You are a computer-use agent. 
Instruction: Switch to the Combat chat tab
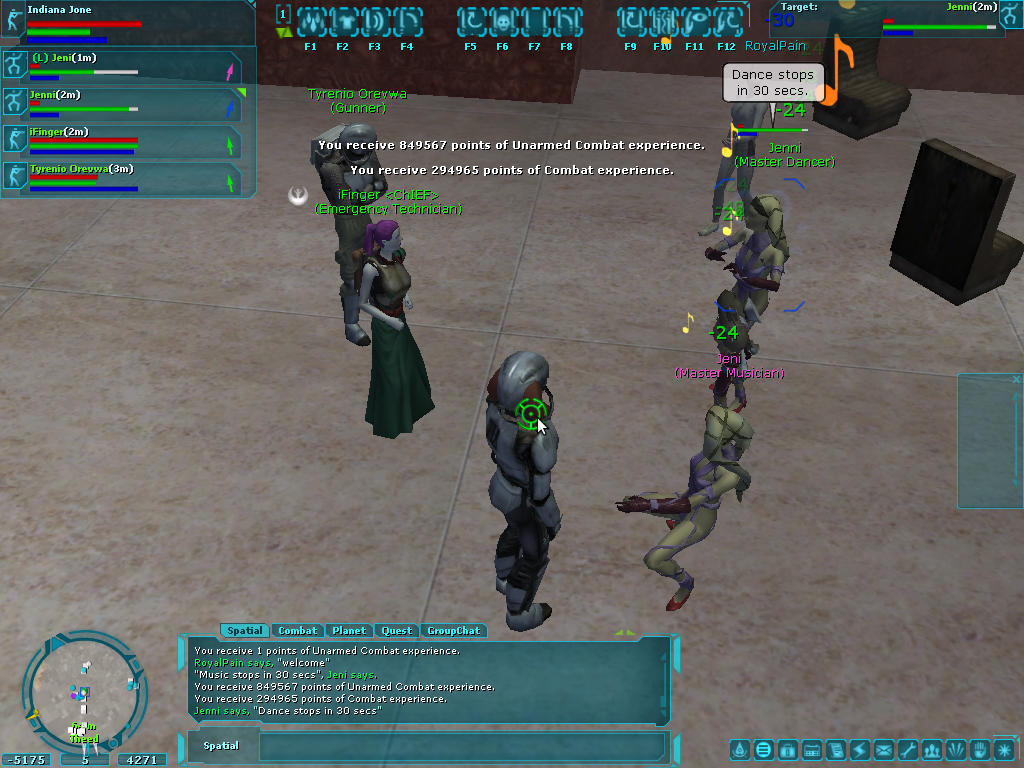click(x=297, y=631)
